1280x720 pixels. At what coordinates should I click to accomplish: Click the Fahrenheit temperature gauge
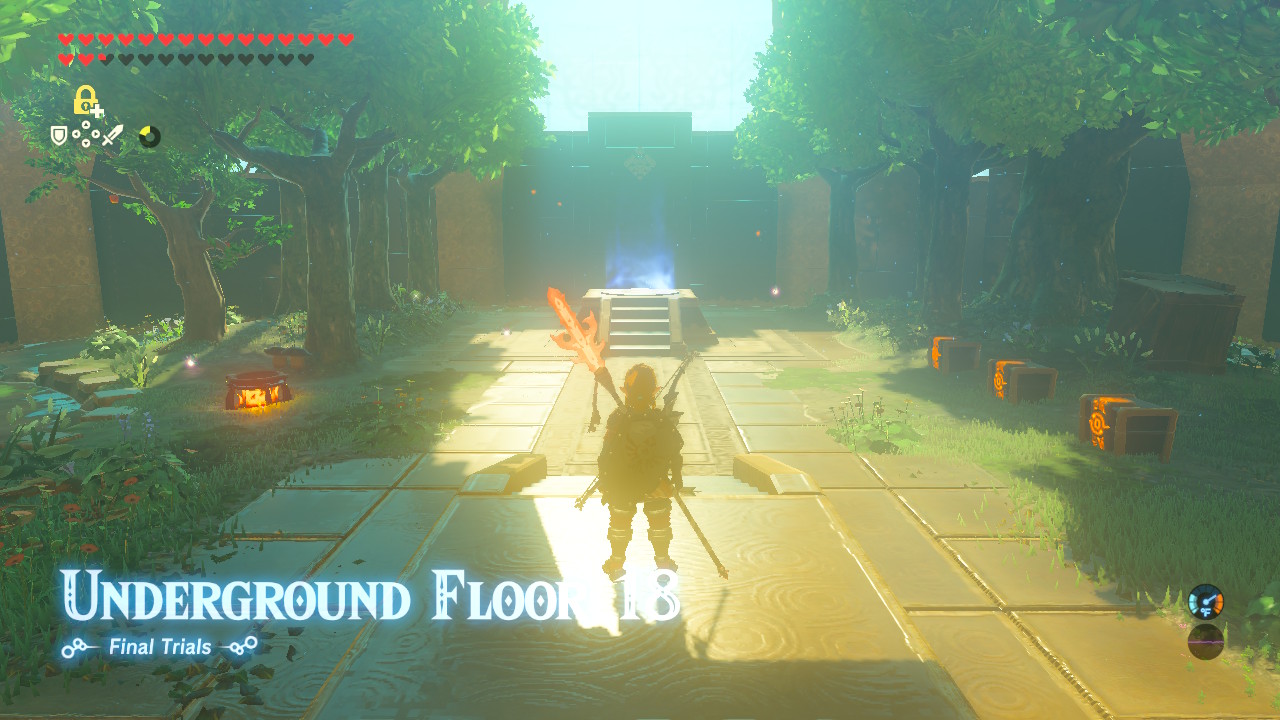click(x=1206, y=601)
